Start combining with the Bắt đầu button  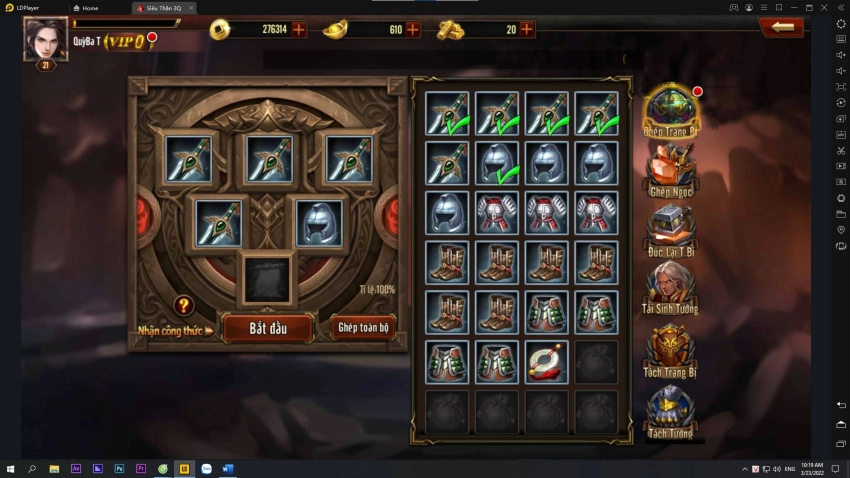[x=267, y=328]
